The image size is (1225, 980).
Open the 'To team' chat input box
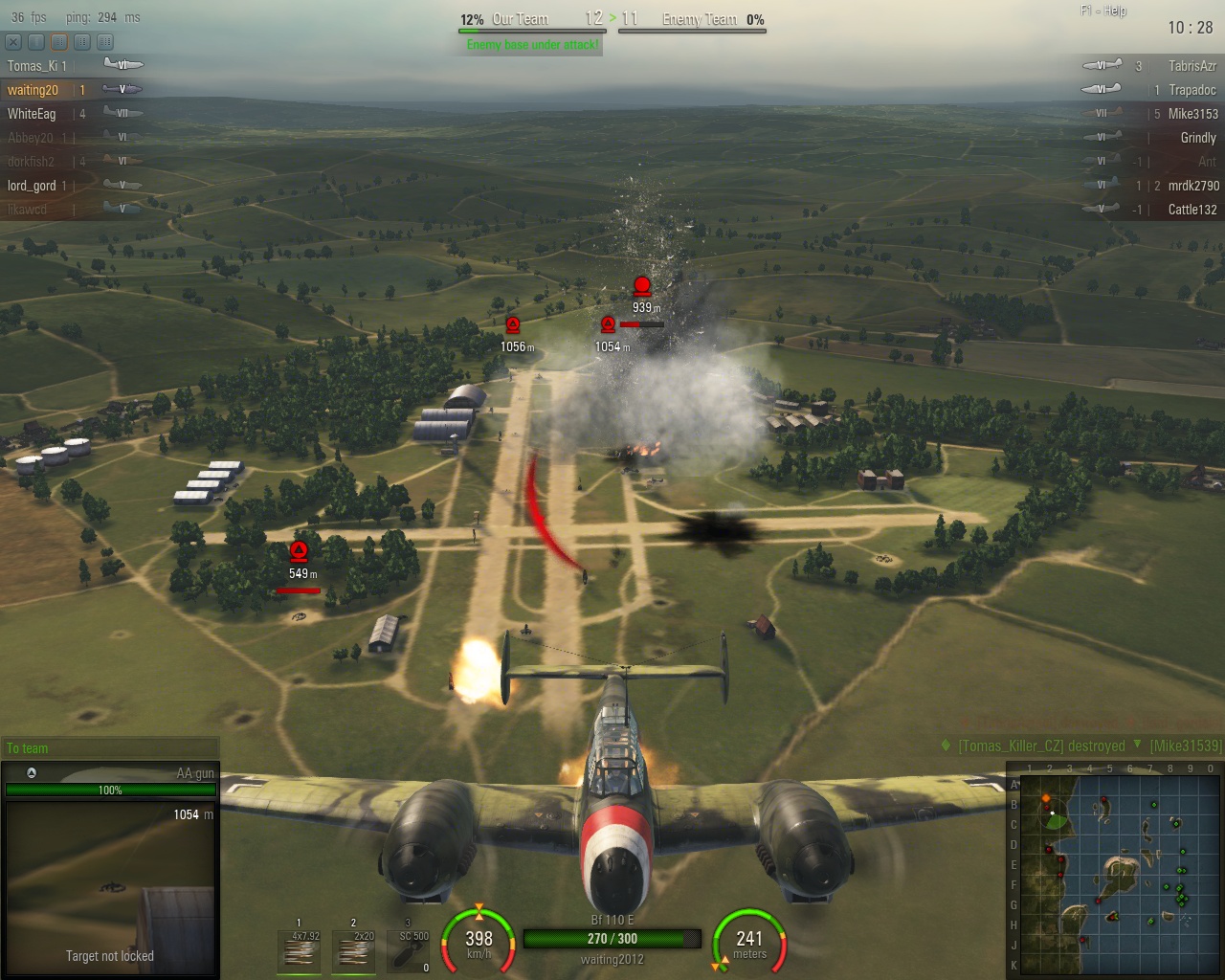click(110, 748)
